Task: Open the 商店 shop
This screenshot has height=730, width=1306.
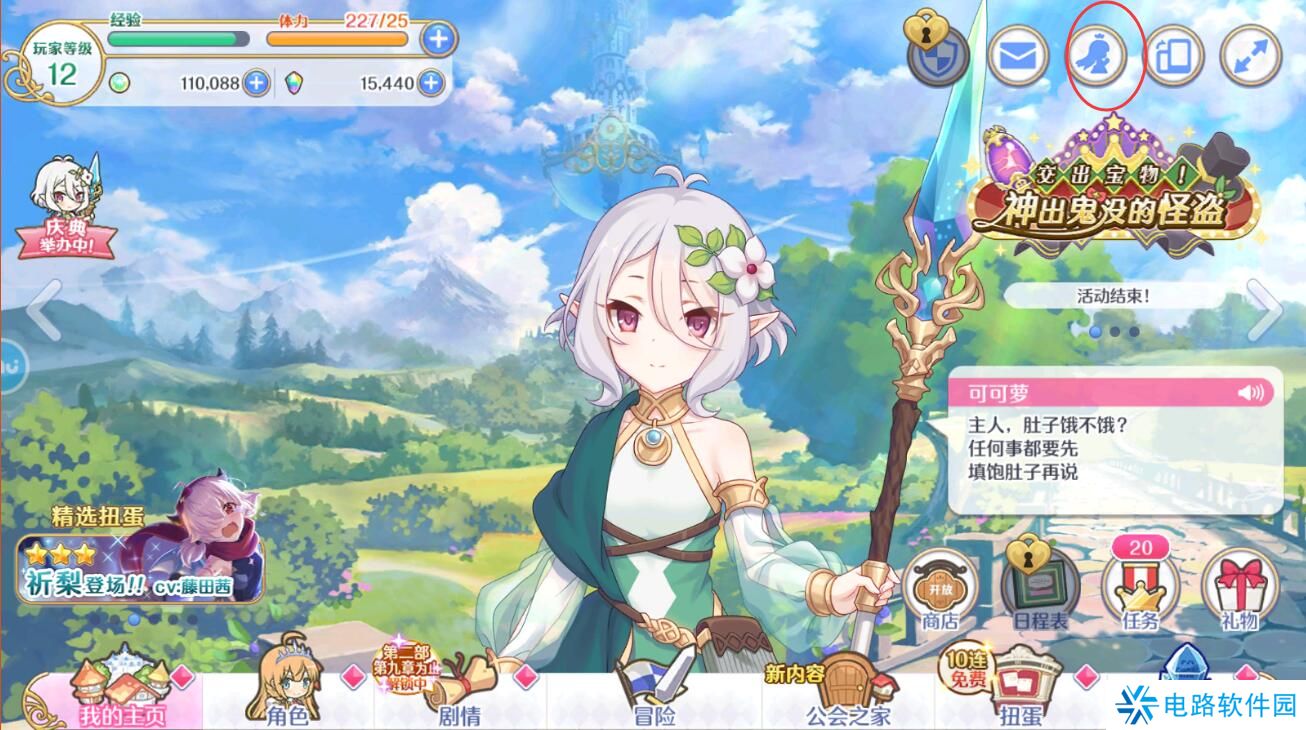Action: click(940, 590)
